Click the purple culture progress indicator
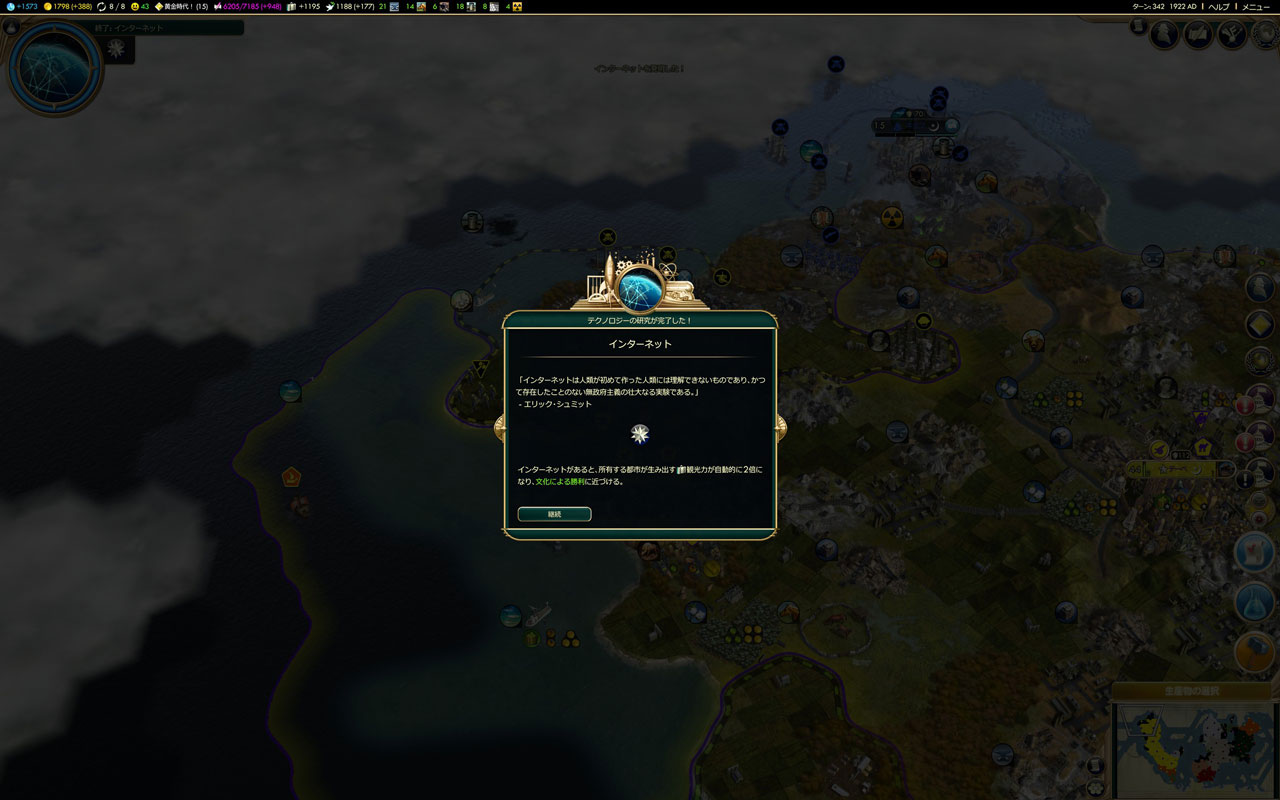Screen dimensions: 1280x800 (218, 6)
